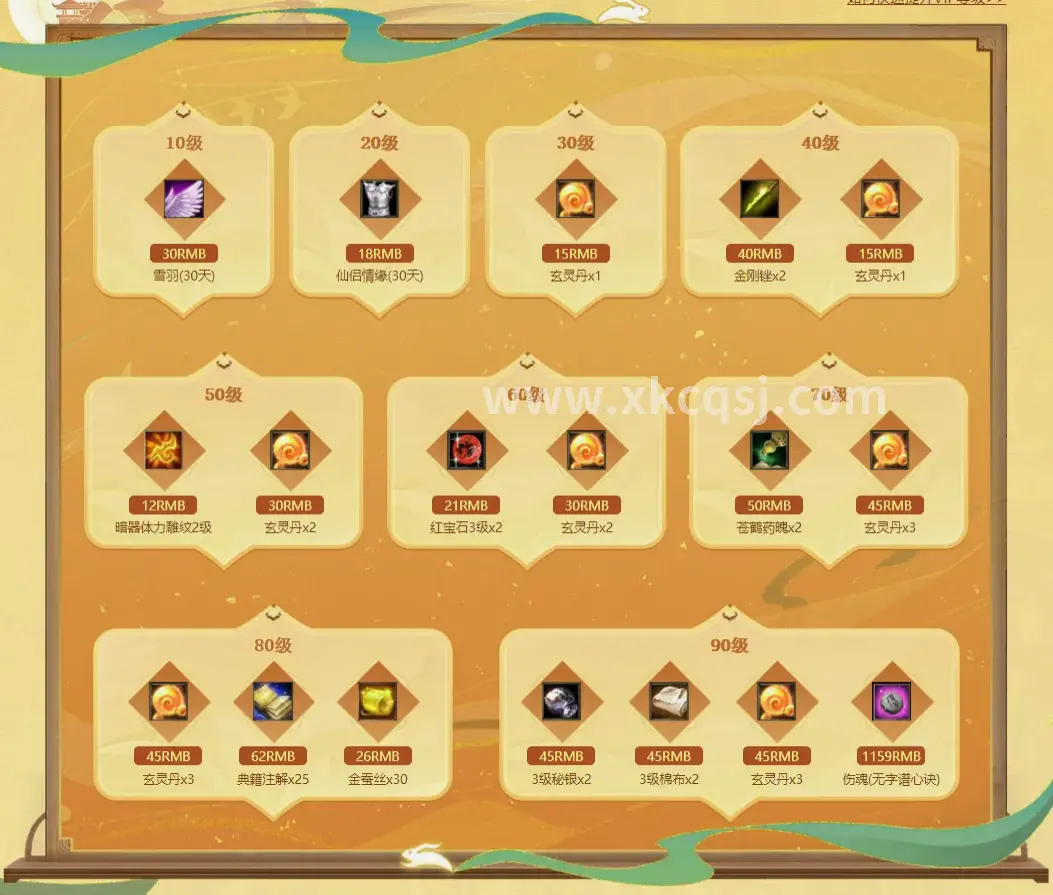Screen dimensions: 1053x895
Task: Select the 金刚锉x2 item icon
Action: coord(760,199)
